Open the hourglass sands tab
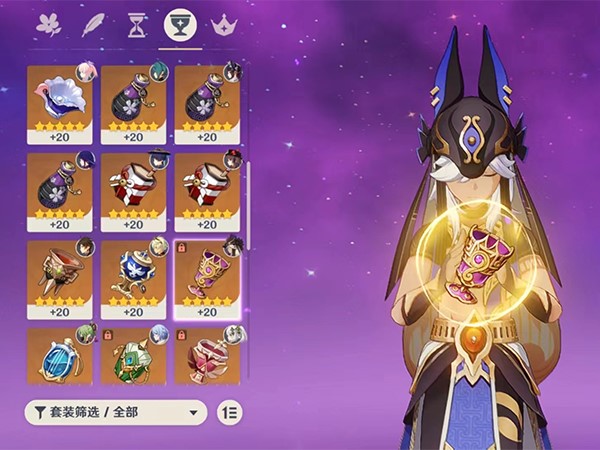This screenshot has width=600, height=450. (x=137, y=25)
